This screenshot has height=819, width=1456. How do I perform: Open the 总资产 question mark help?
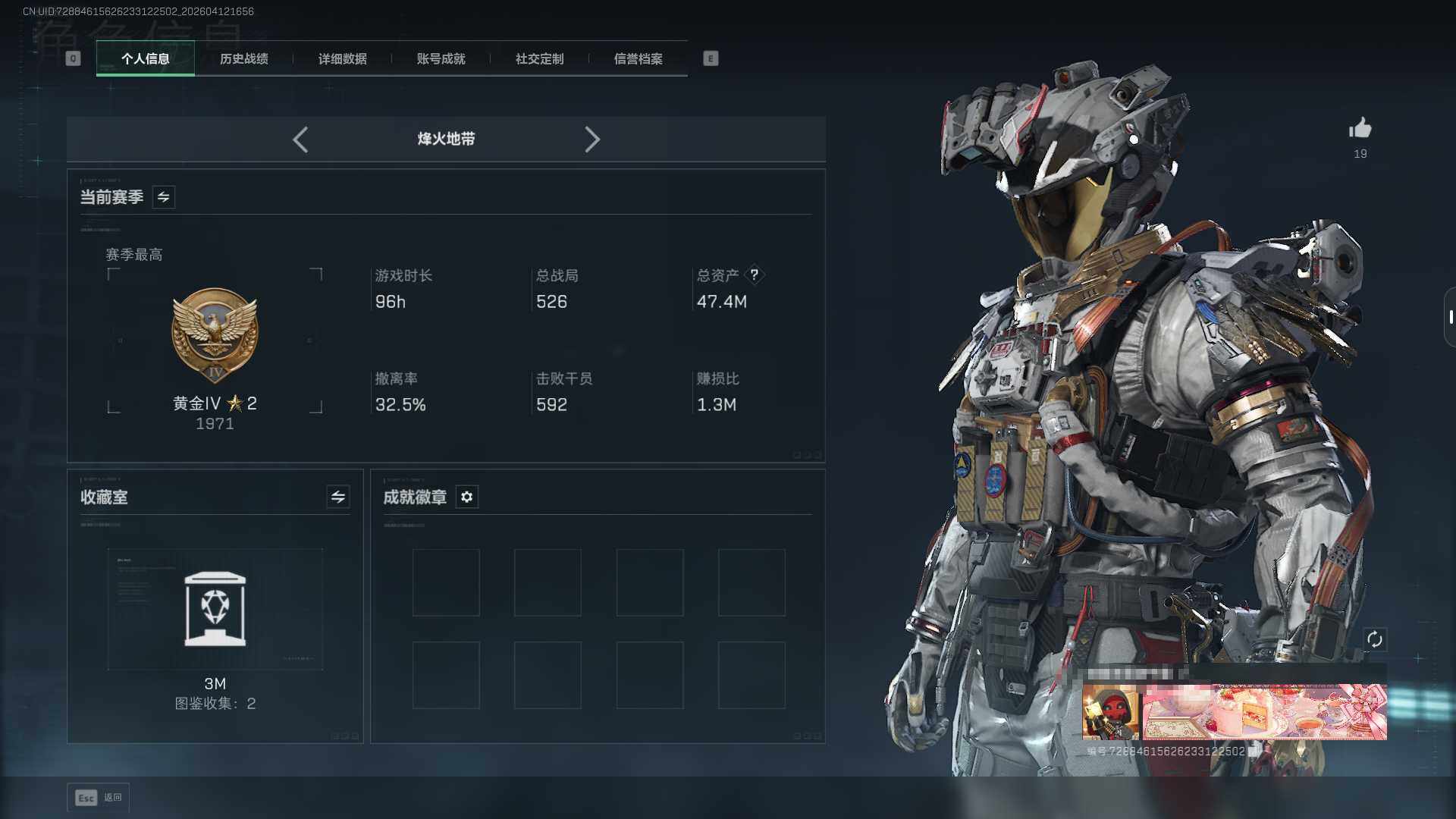[755, 275]
